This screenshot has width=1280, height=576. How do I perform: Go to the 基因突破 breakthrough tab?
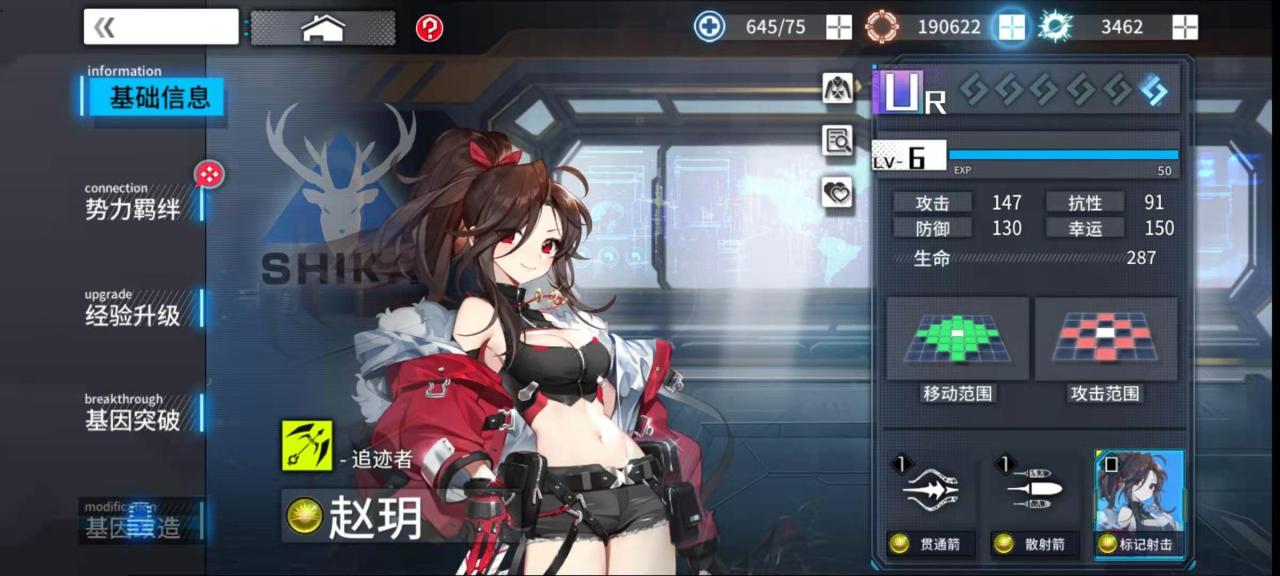coord(133,419)
